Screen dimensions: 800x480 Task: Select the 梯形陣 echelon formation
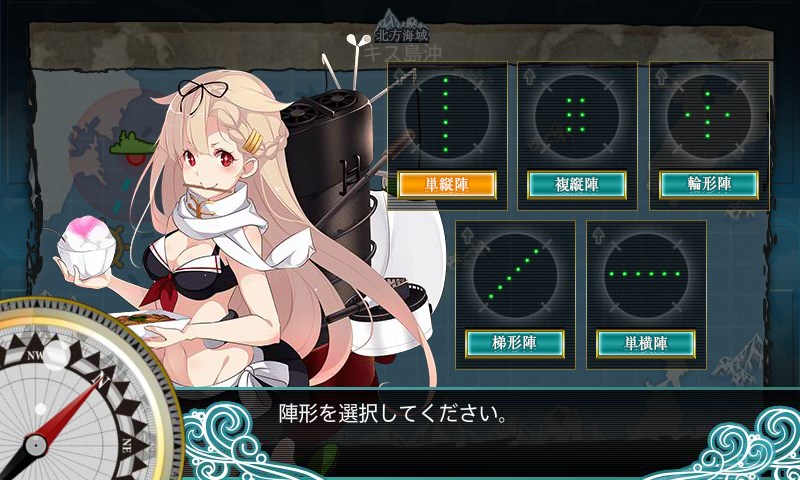coord(515,343)
